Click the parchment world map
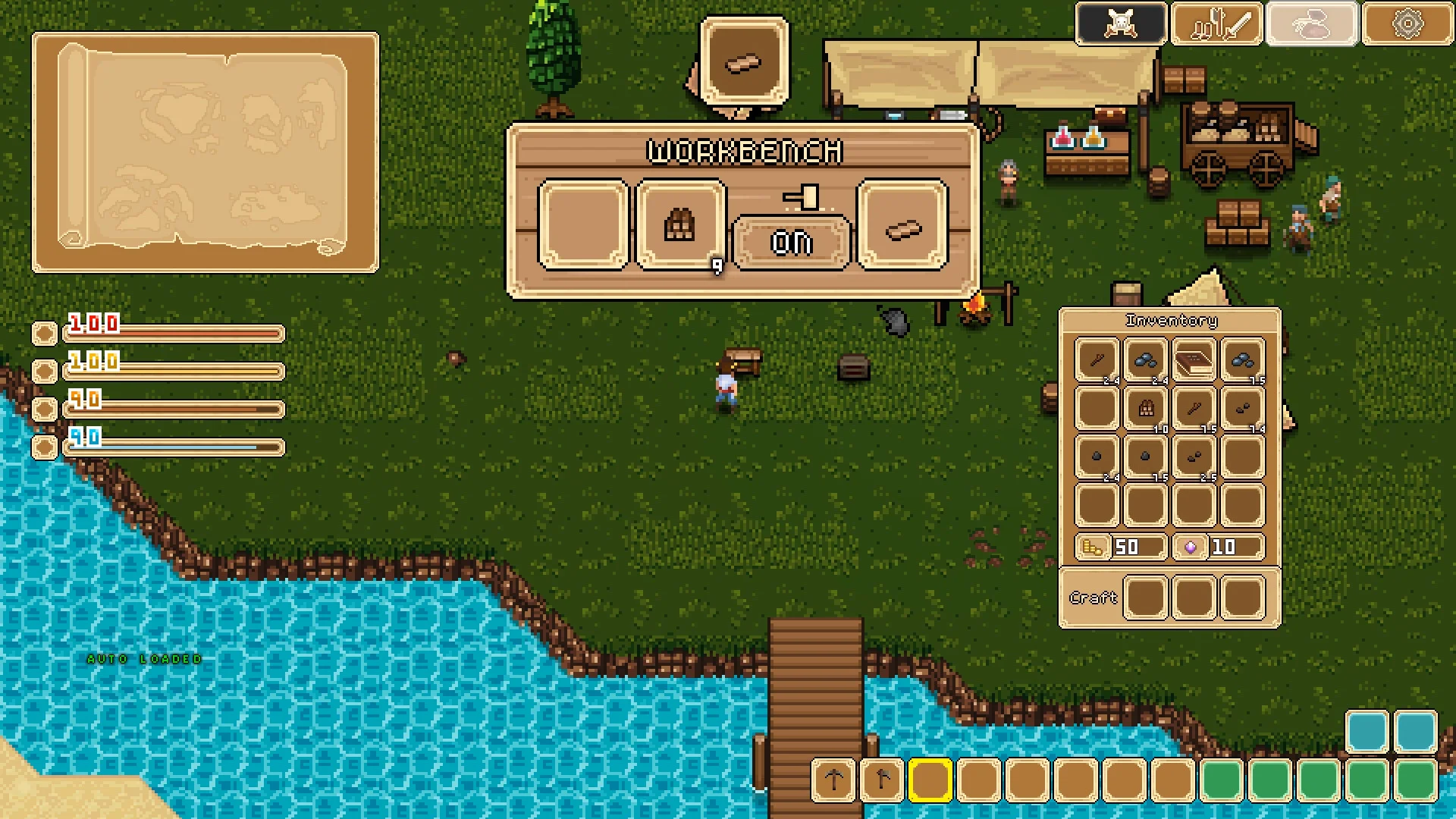 coord(205,152)
